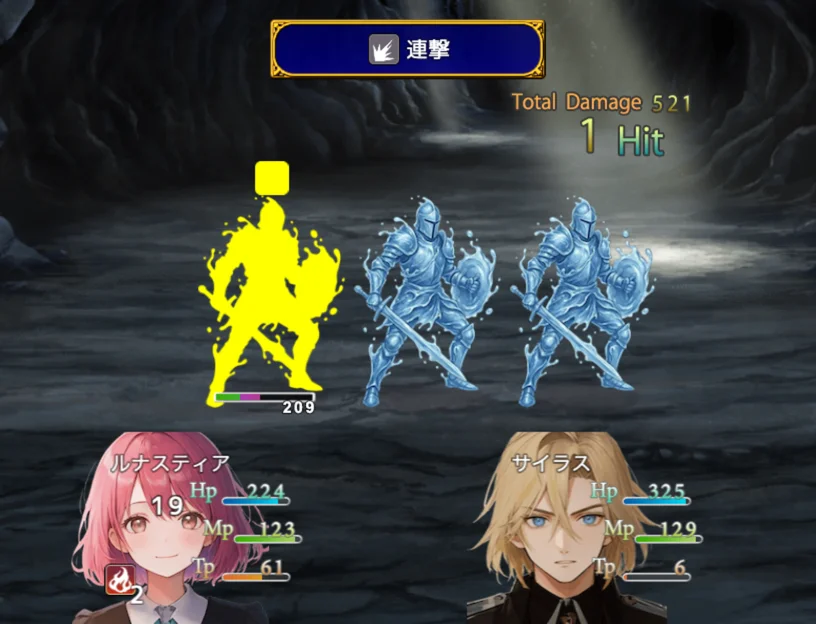816x624 pixels.
Task: Target the yellow highlighted knight enemy
Action: [268, 295]
